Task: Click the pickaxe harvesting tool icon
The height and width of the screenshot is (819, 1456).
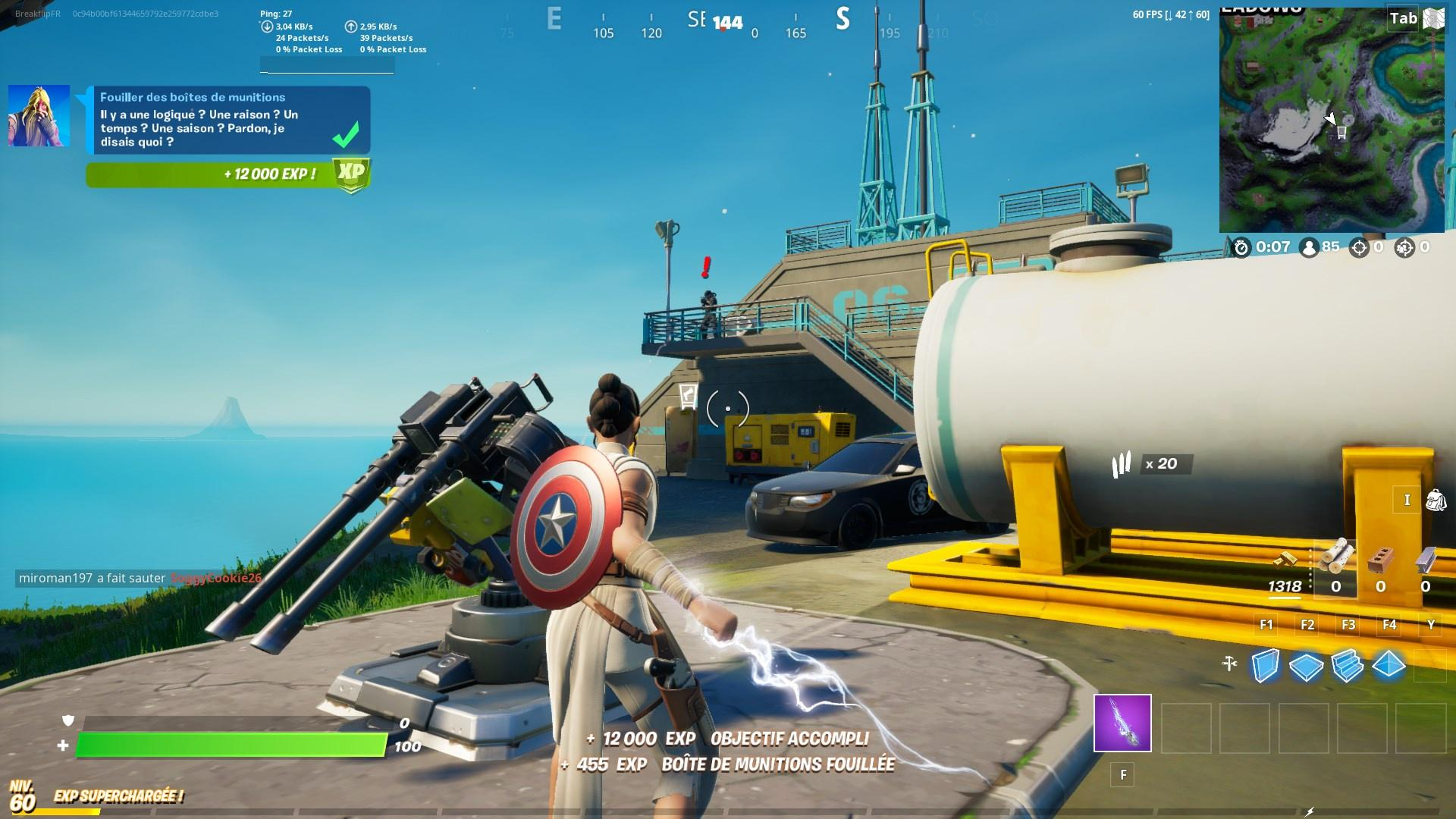Action: coord(1228,664)
